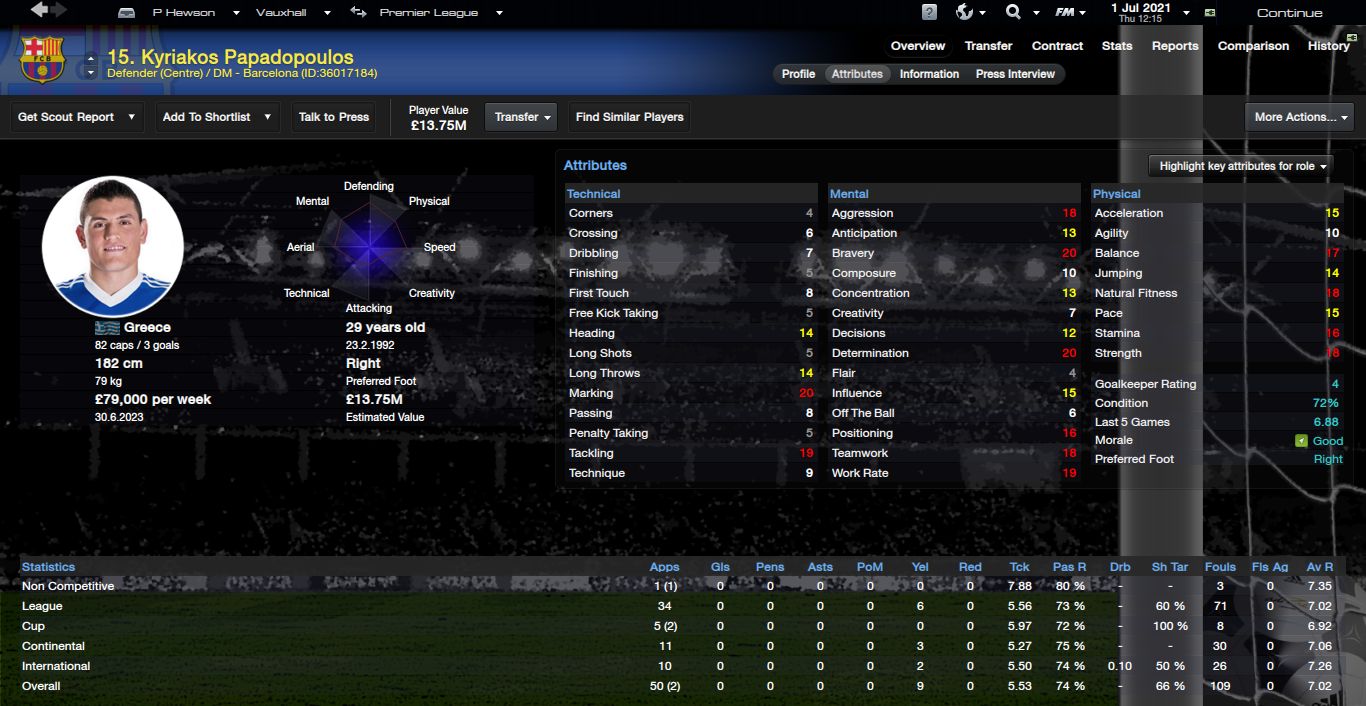Viewport: 1366px width, 706px height.
Task: Click the Continue button
Action: click(1289, 13)
